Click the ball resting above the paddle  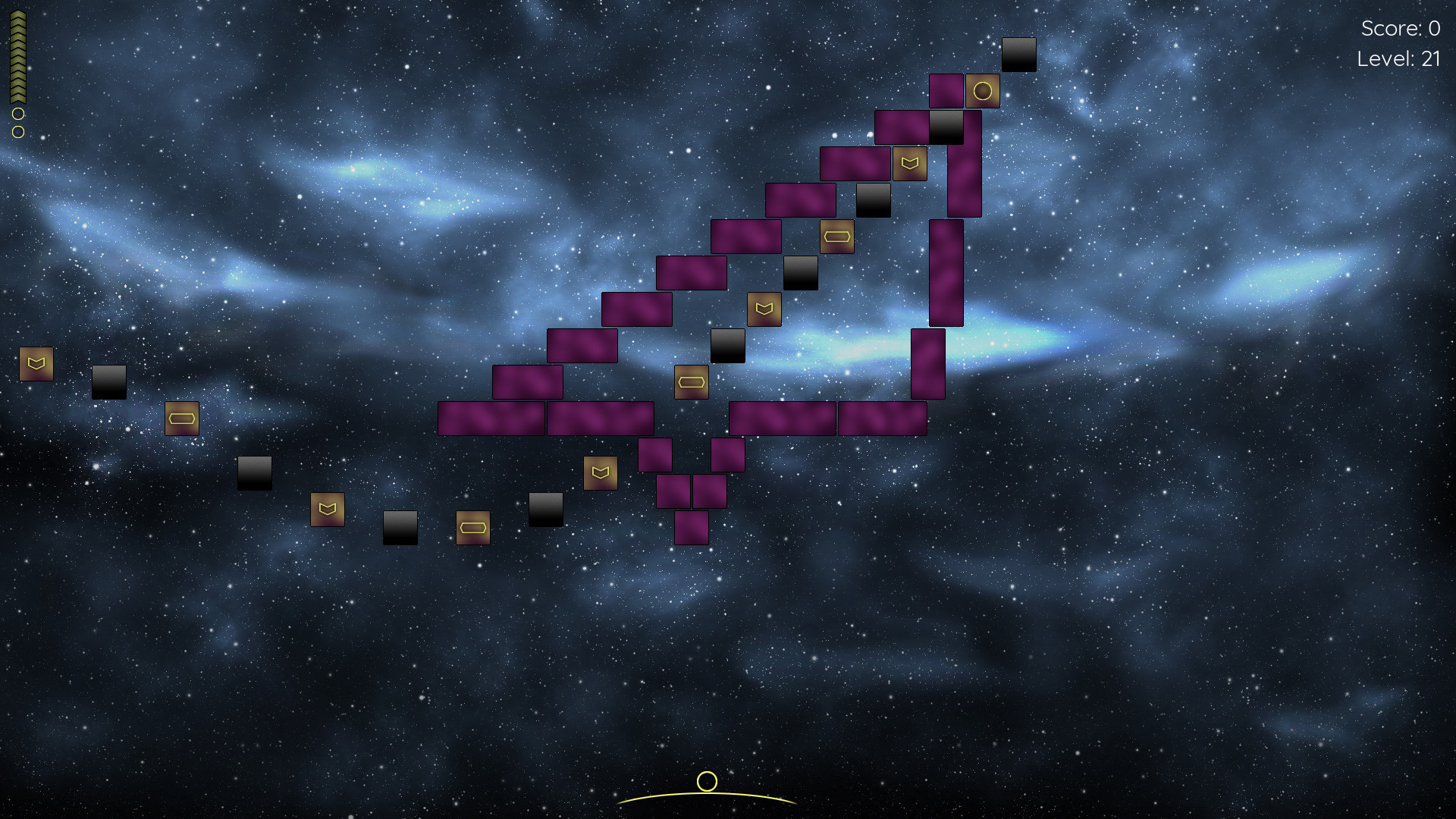pos(707,781)
